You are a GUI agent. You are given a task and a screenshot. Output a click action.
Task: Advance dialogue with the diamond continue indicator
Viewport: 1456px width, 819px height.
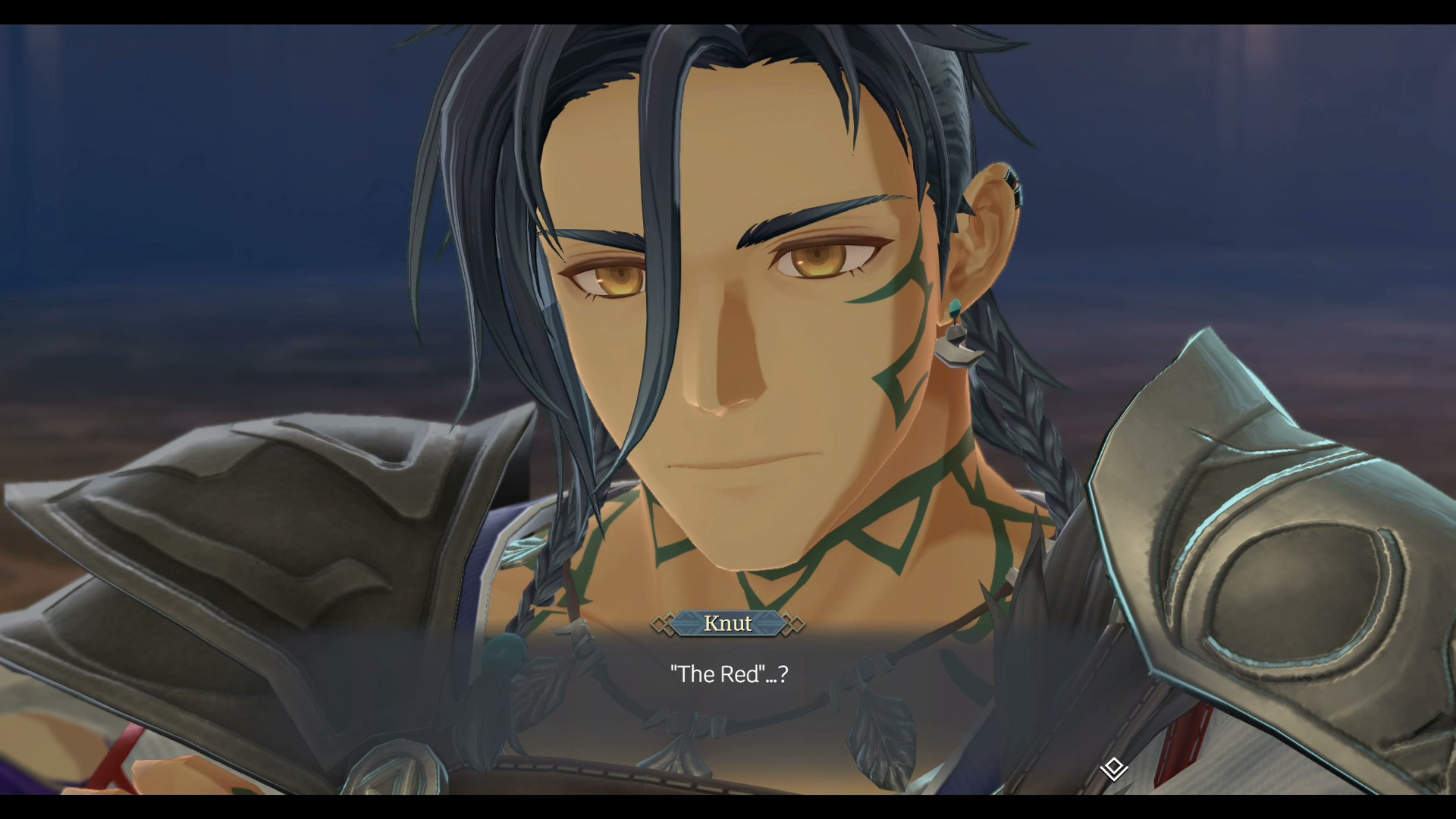tap(1113, 768)
